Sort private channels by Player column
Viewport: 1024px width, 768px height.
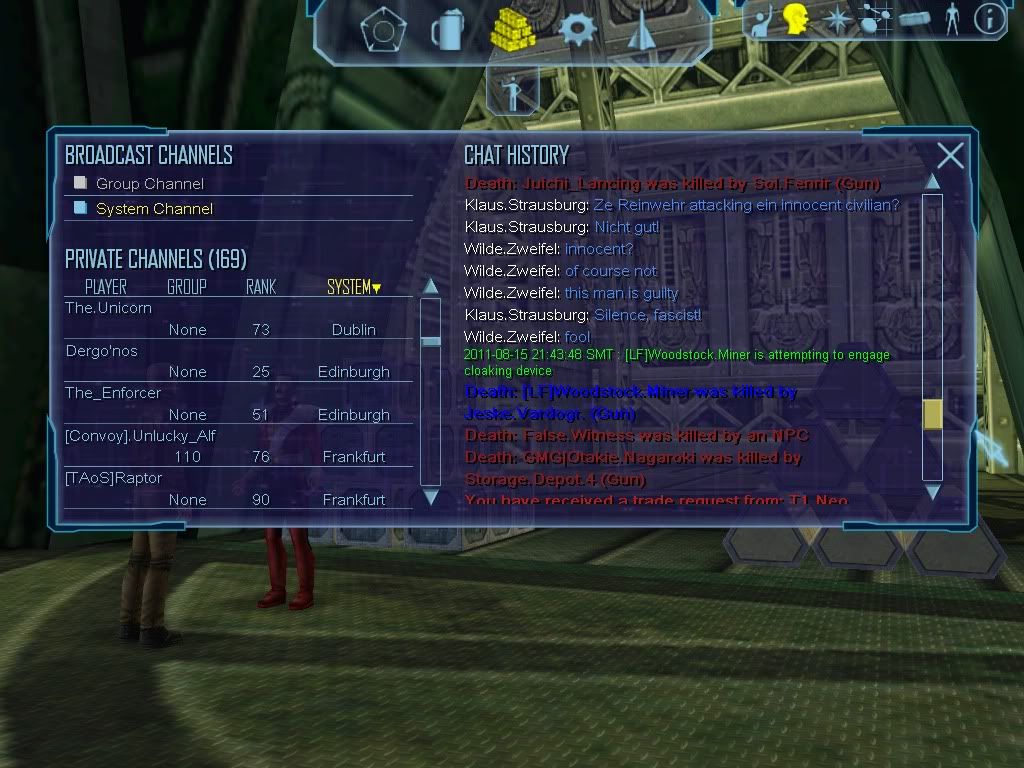click(105, 287)
